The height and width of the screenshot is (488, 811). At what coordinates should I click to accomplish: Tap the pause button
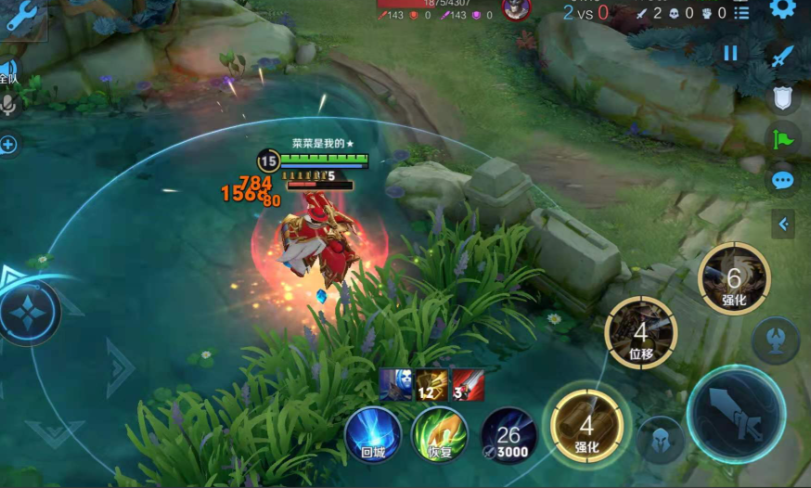(731, 54)
